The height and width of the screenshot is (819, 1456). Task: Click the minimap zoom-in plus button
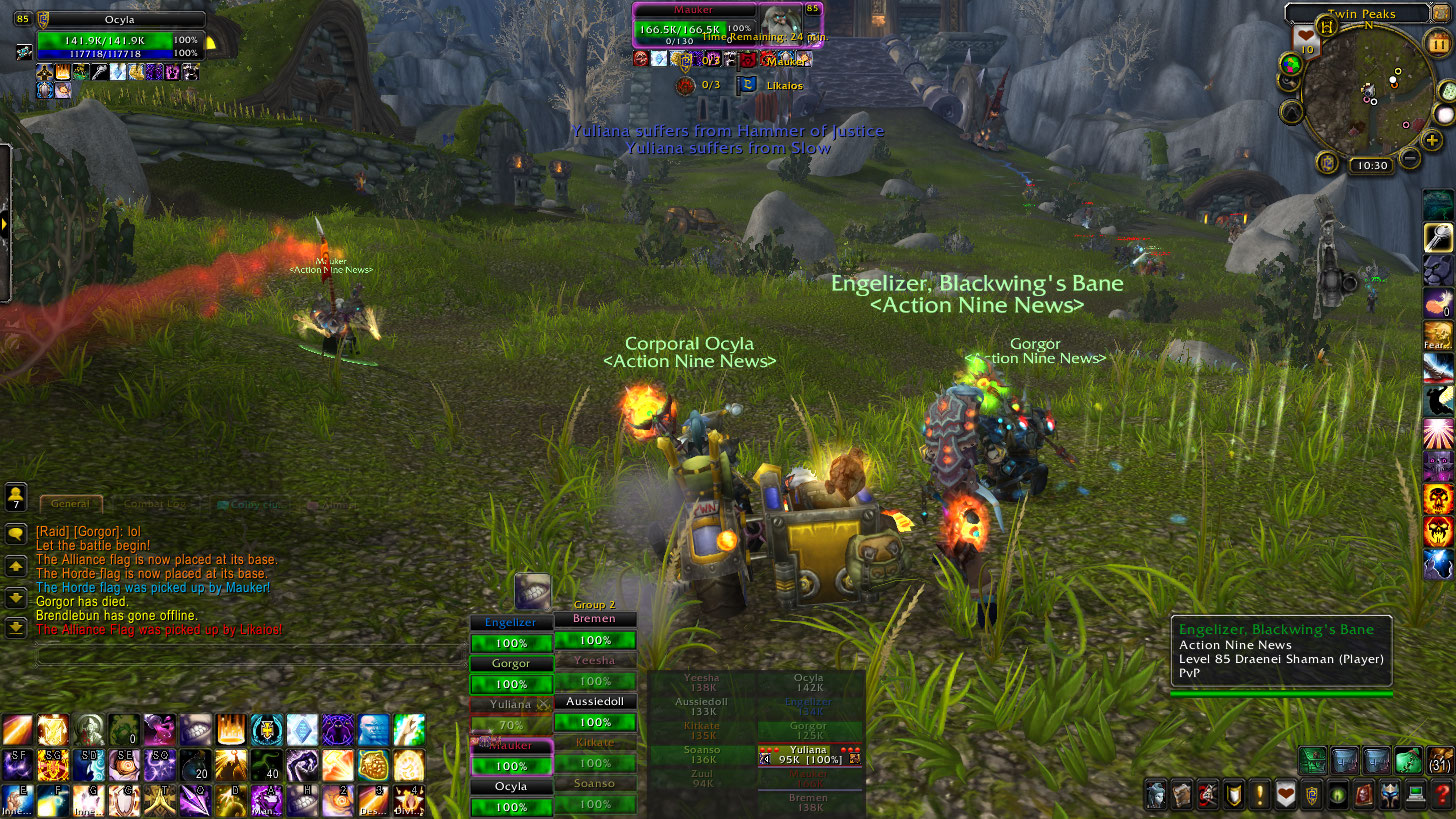[x=1431, y=140]
